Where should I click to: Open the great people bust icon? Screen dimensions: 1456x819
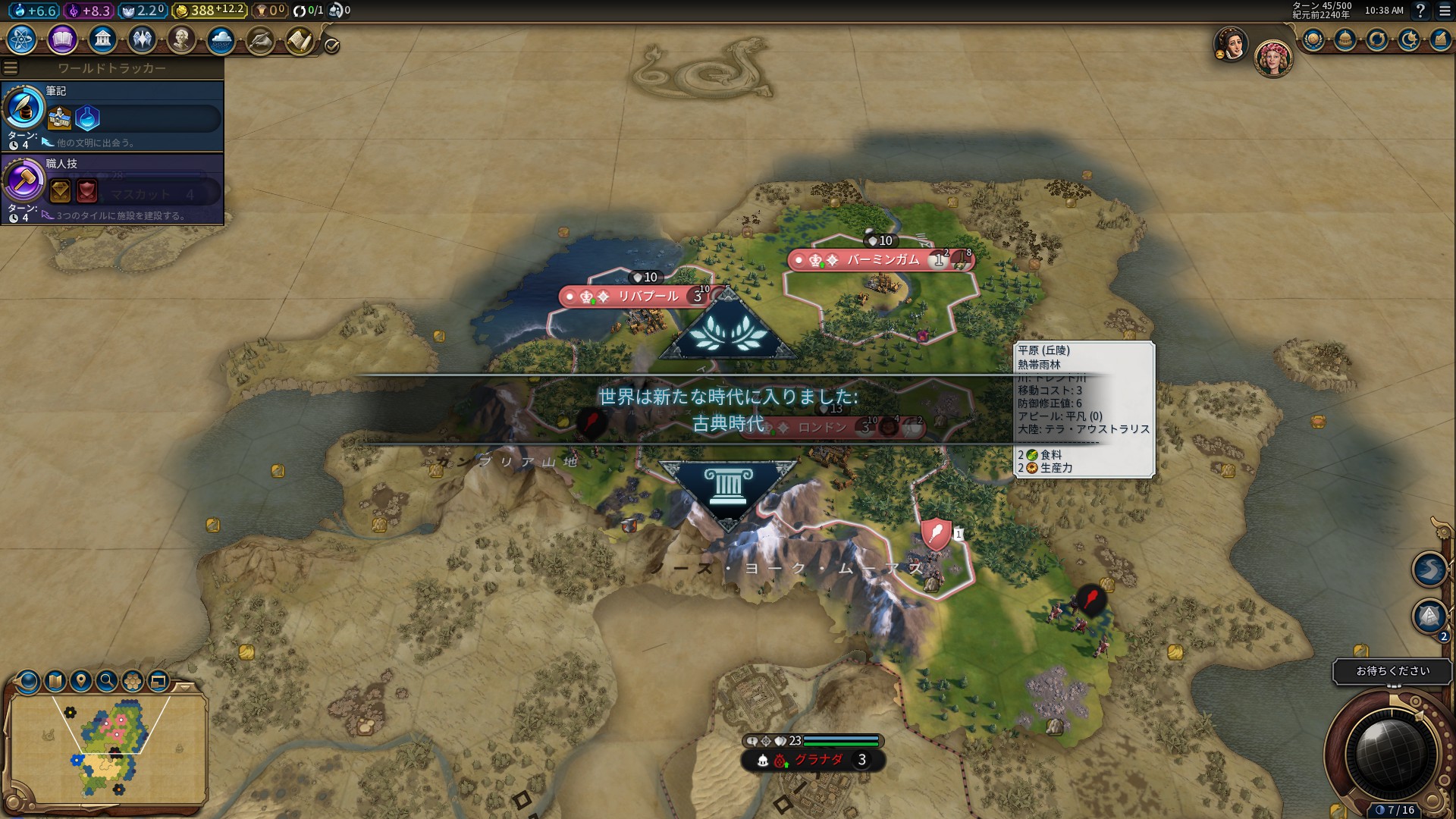(x=181, y=39)
